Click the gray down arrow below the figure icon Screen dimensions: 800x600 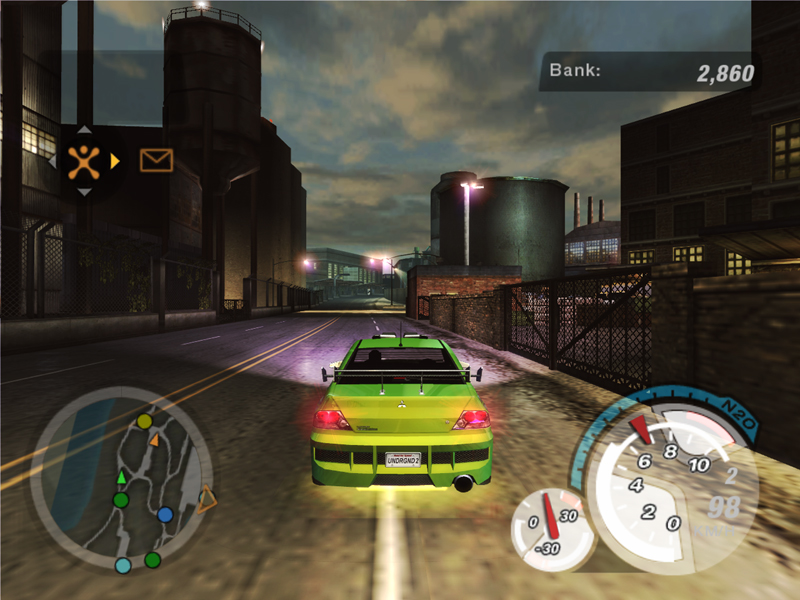point(84,191)
